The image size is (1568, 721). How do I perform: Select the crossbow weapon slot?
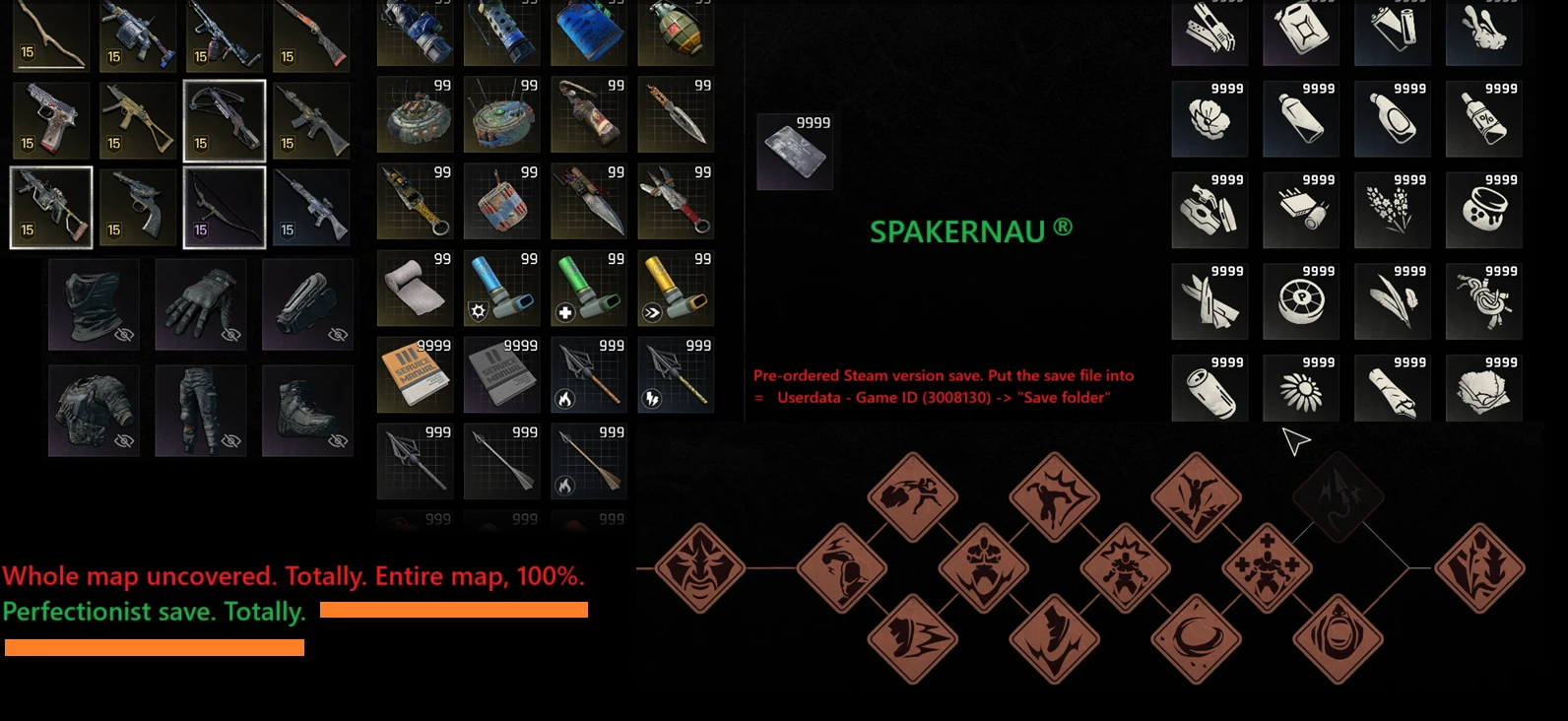click(x=225, y=120)
